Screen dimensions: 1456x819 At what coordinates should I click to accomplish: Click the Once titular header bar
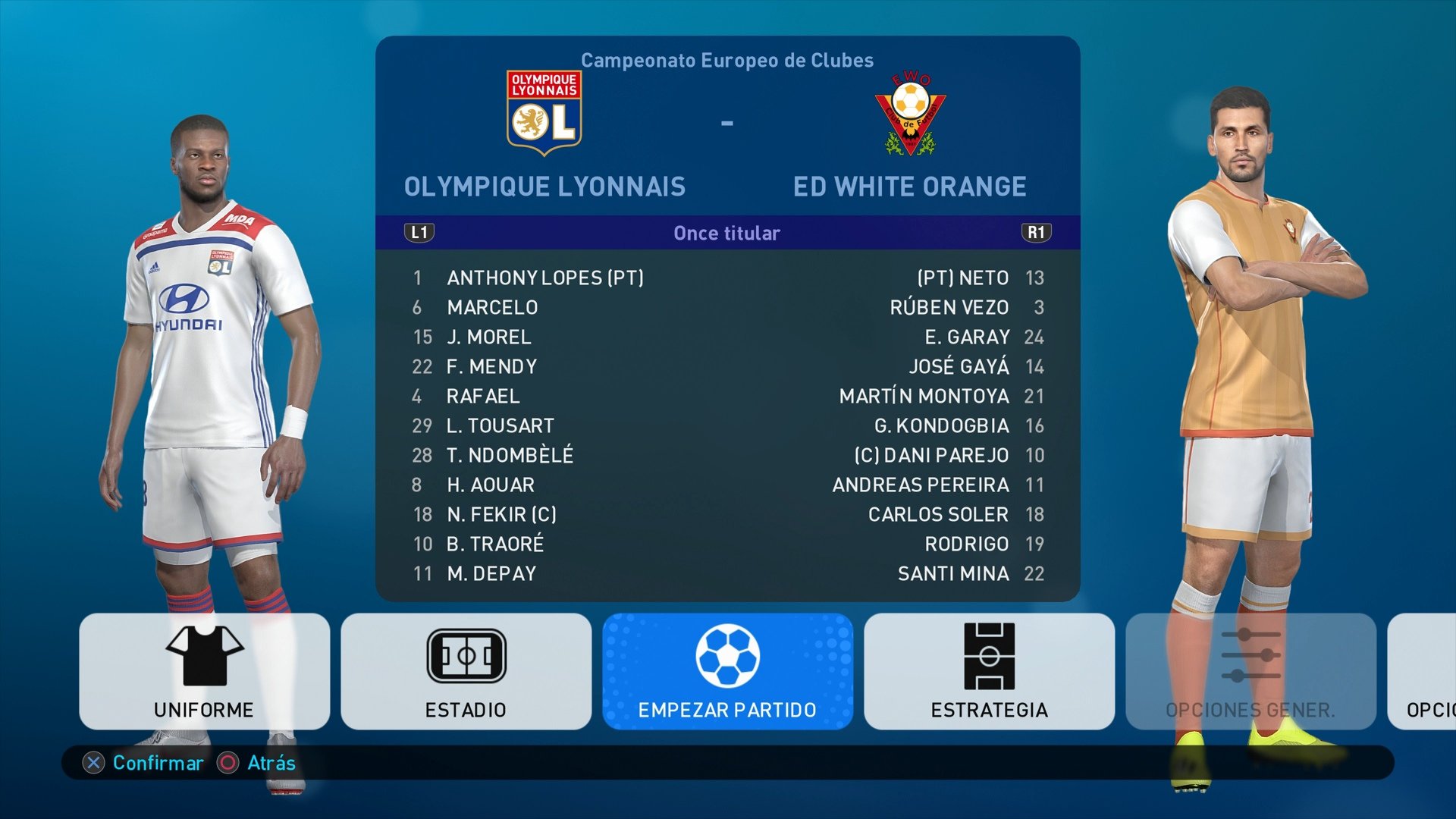tap(726, 233)
